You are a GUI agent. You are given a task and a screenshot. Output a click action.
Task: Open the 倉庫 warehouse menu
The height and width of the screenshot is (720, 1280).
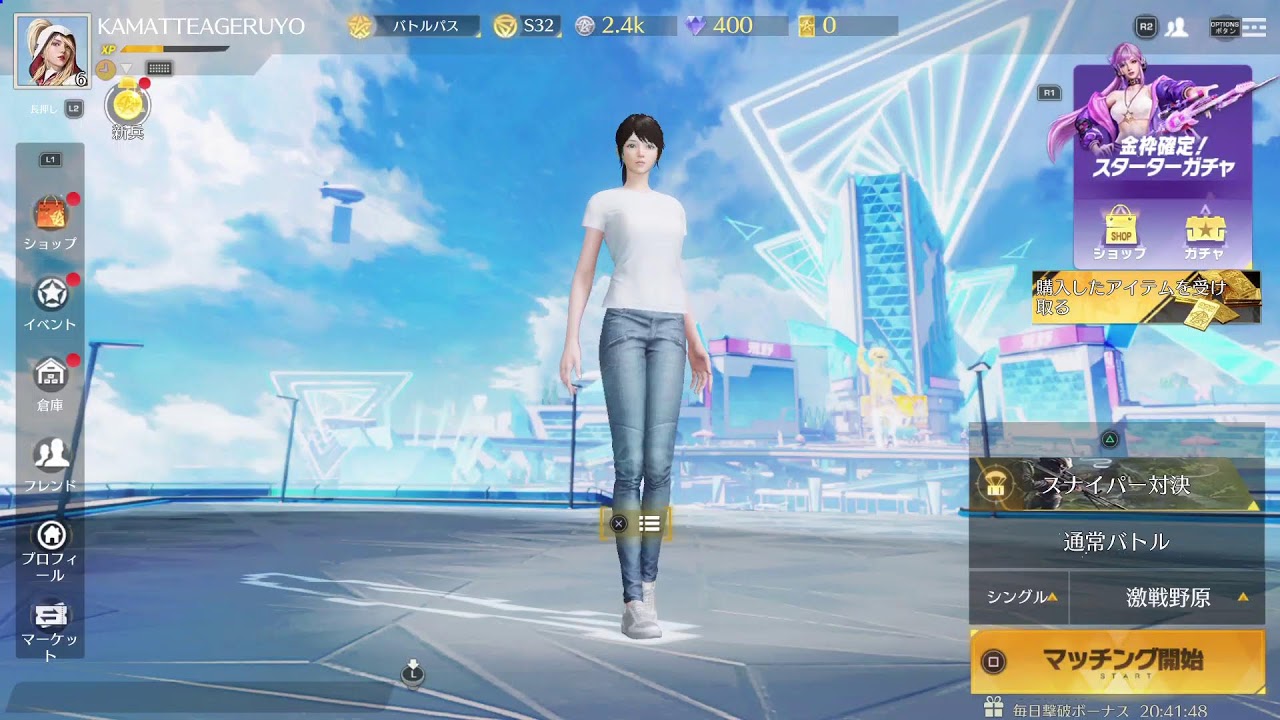tap(50, 381)
